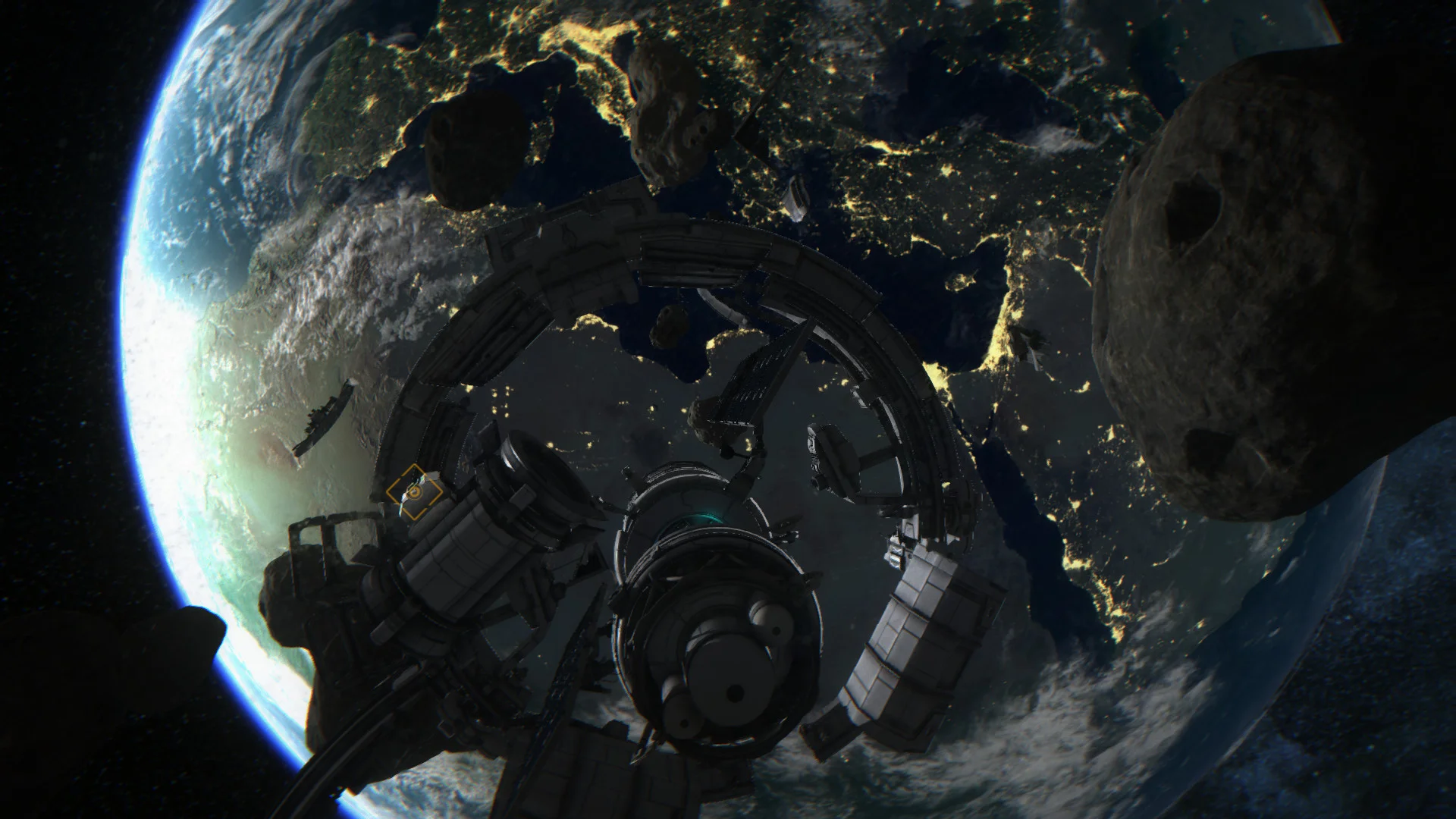Select the orange diamond objective marker

tap(414, 492)
